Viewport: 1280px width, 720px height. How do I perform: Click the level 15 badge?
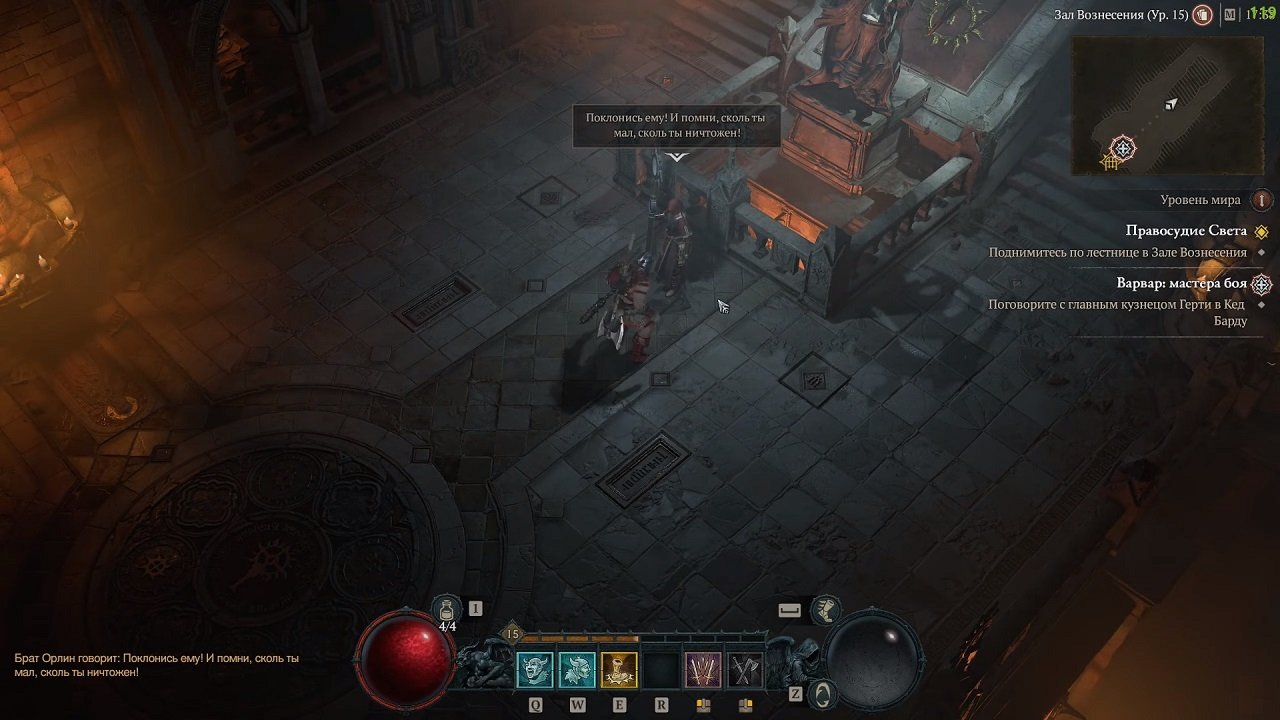[x=513, y=633]
